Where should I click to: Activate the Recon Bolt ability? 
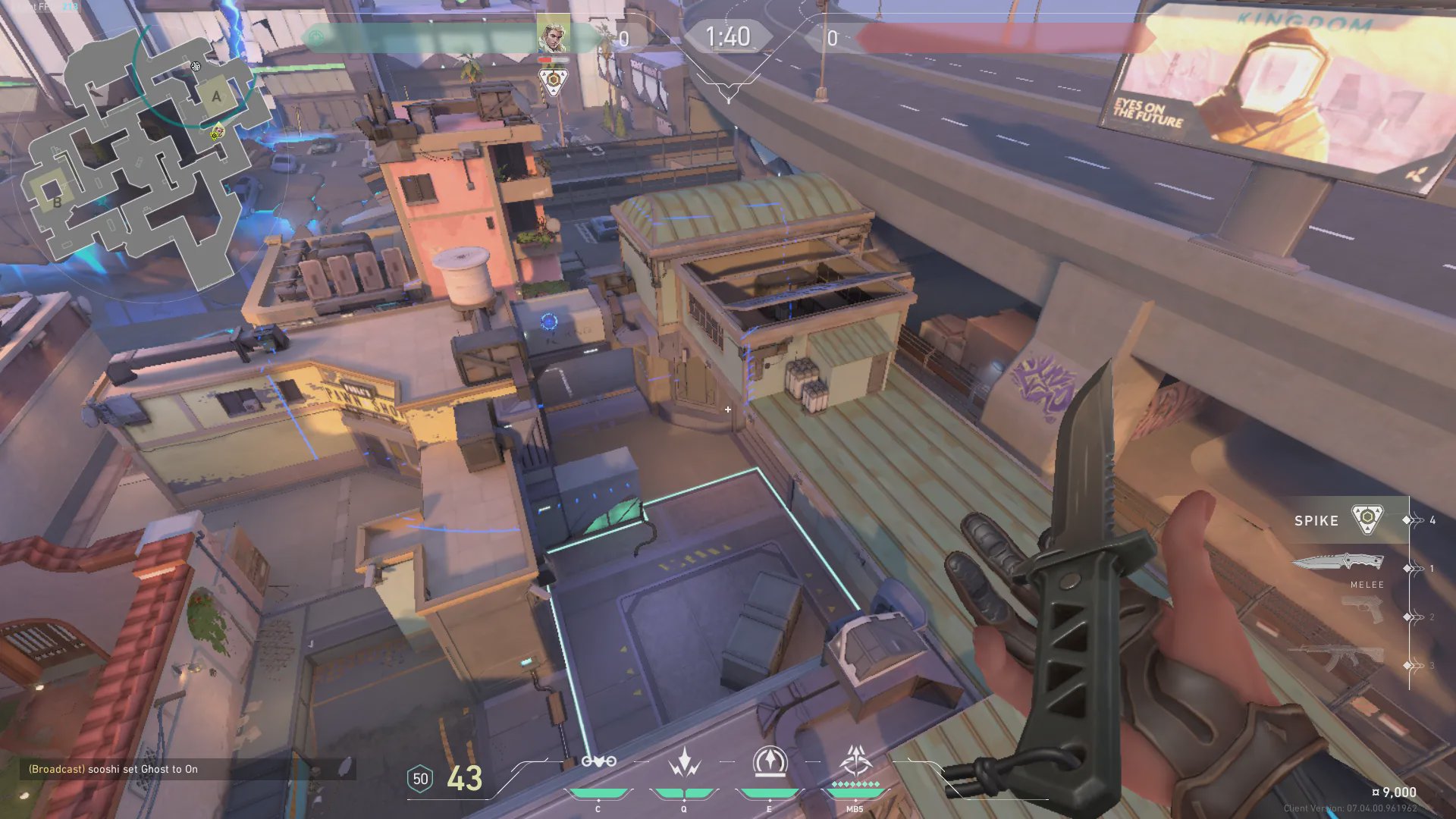pyautogui.click(x=770, y=763)
